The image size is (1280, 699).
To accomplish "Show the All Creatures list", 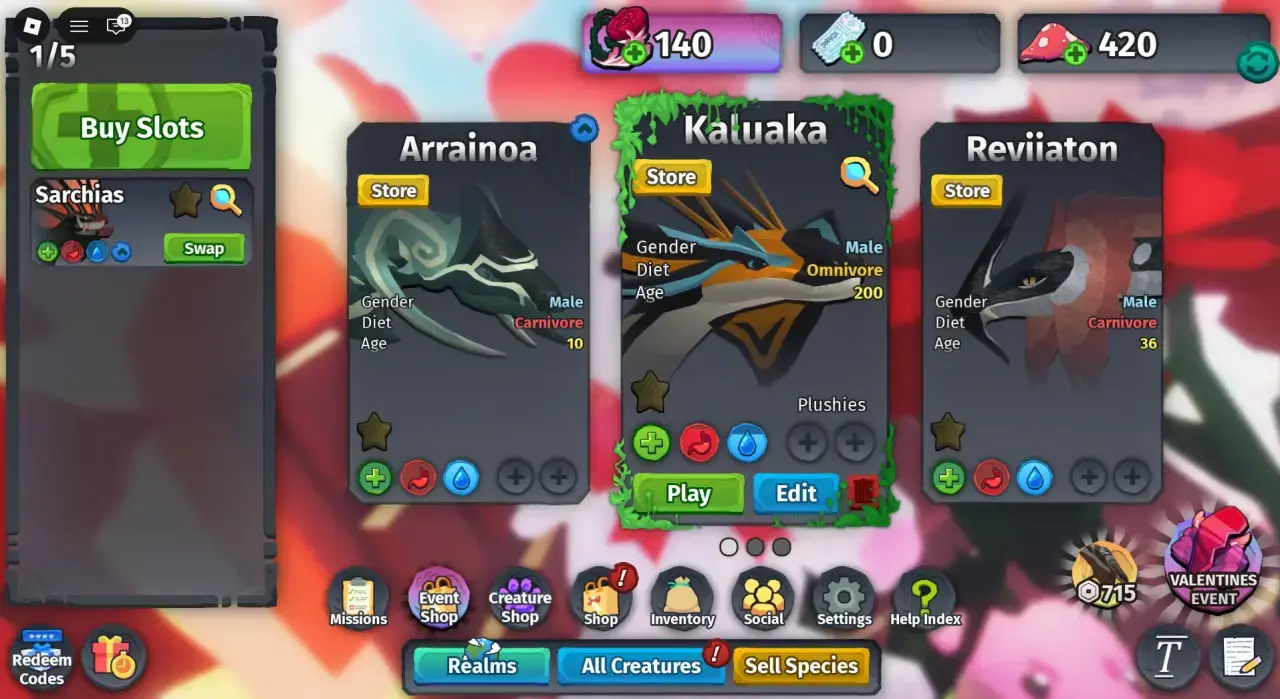I will pyautogui.click(x=641, y=666).
